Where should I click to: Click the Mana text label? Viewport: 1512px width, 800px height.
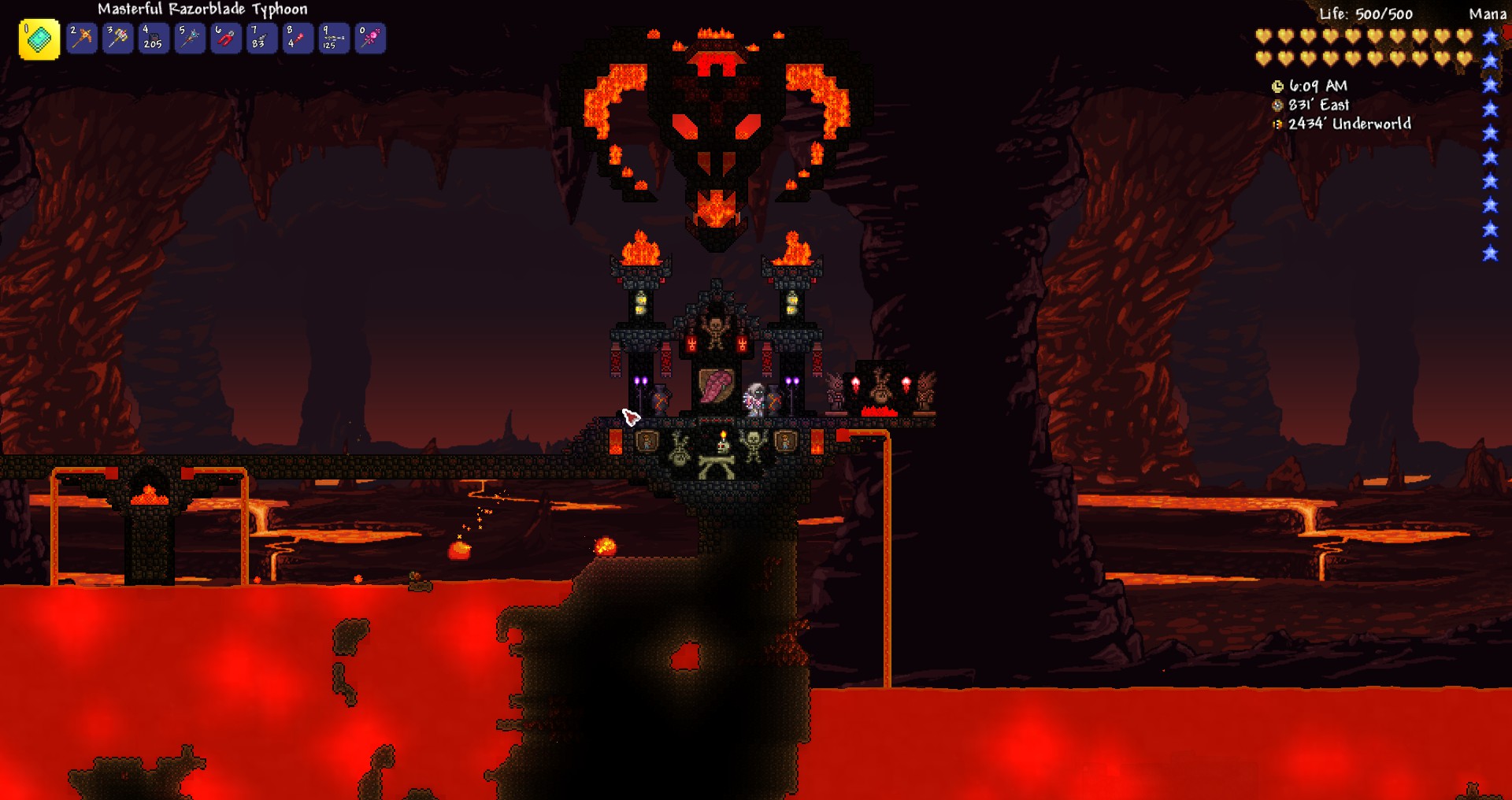coord(1491,13)
